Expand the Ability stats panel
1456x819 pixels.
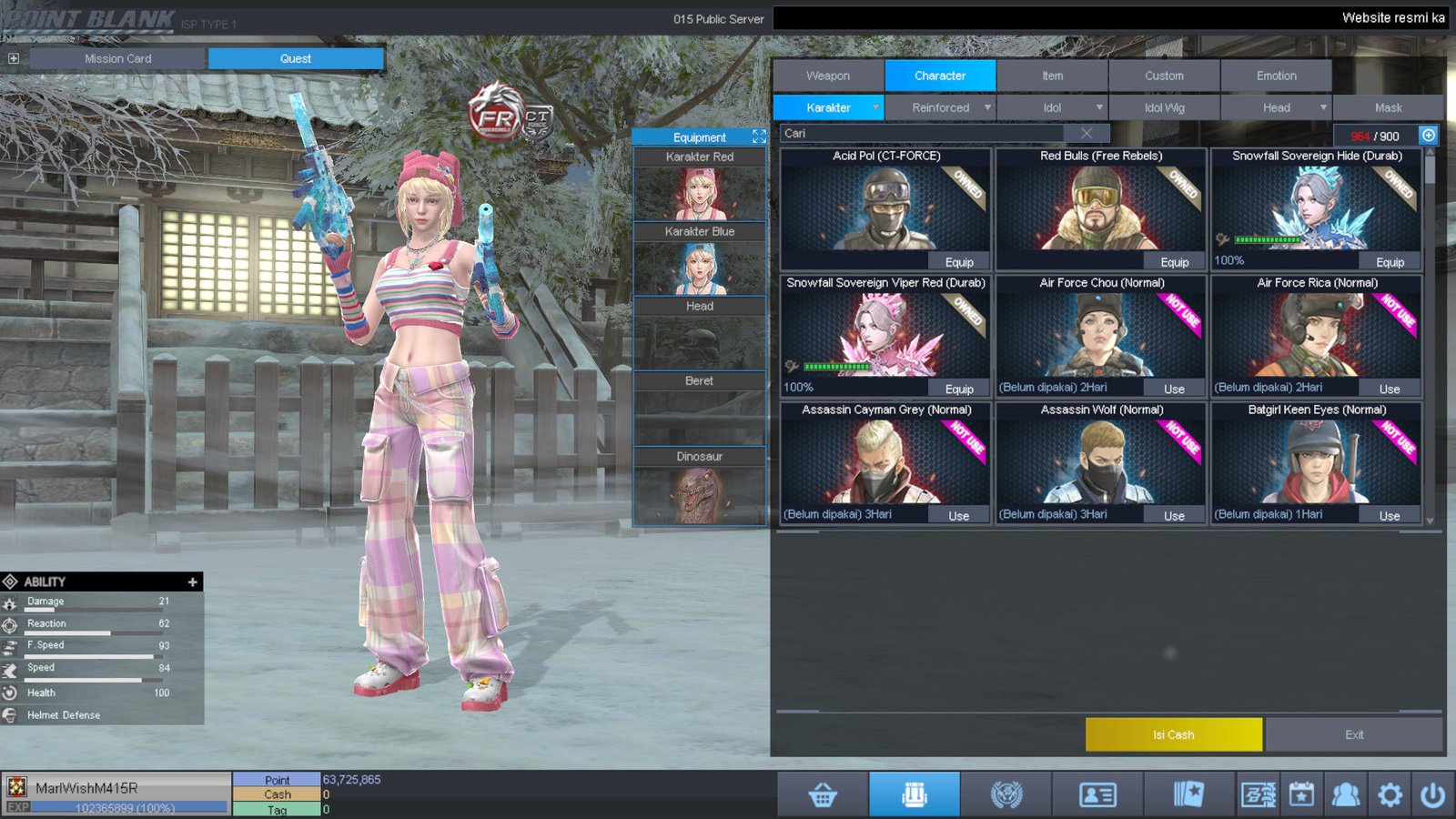[192, 581]
